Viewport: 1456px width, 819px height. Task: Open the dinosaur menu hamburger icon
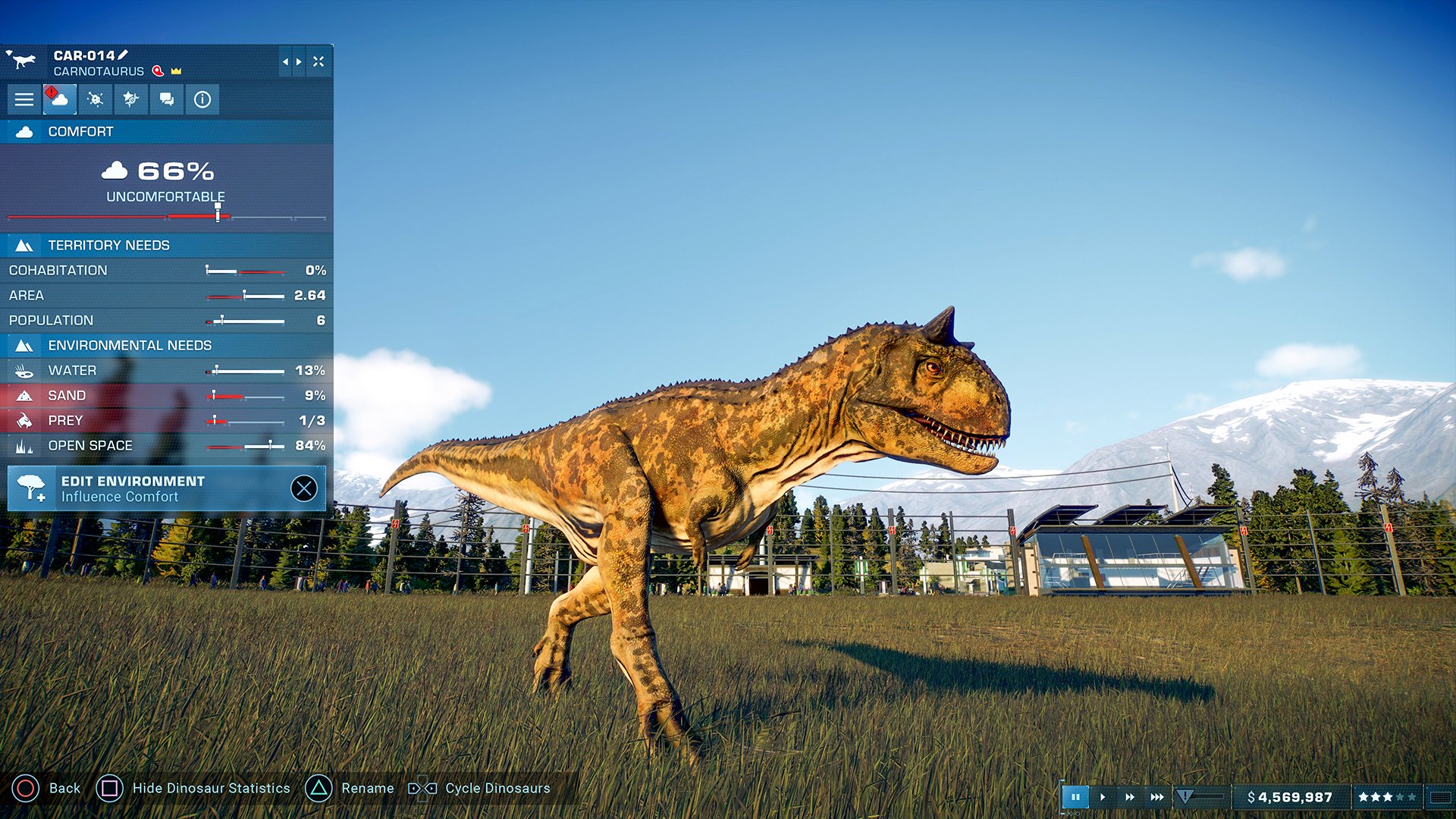coord(24,99)
